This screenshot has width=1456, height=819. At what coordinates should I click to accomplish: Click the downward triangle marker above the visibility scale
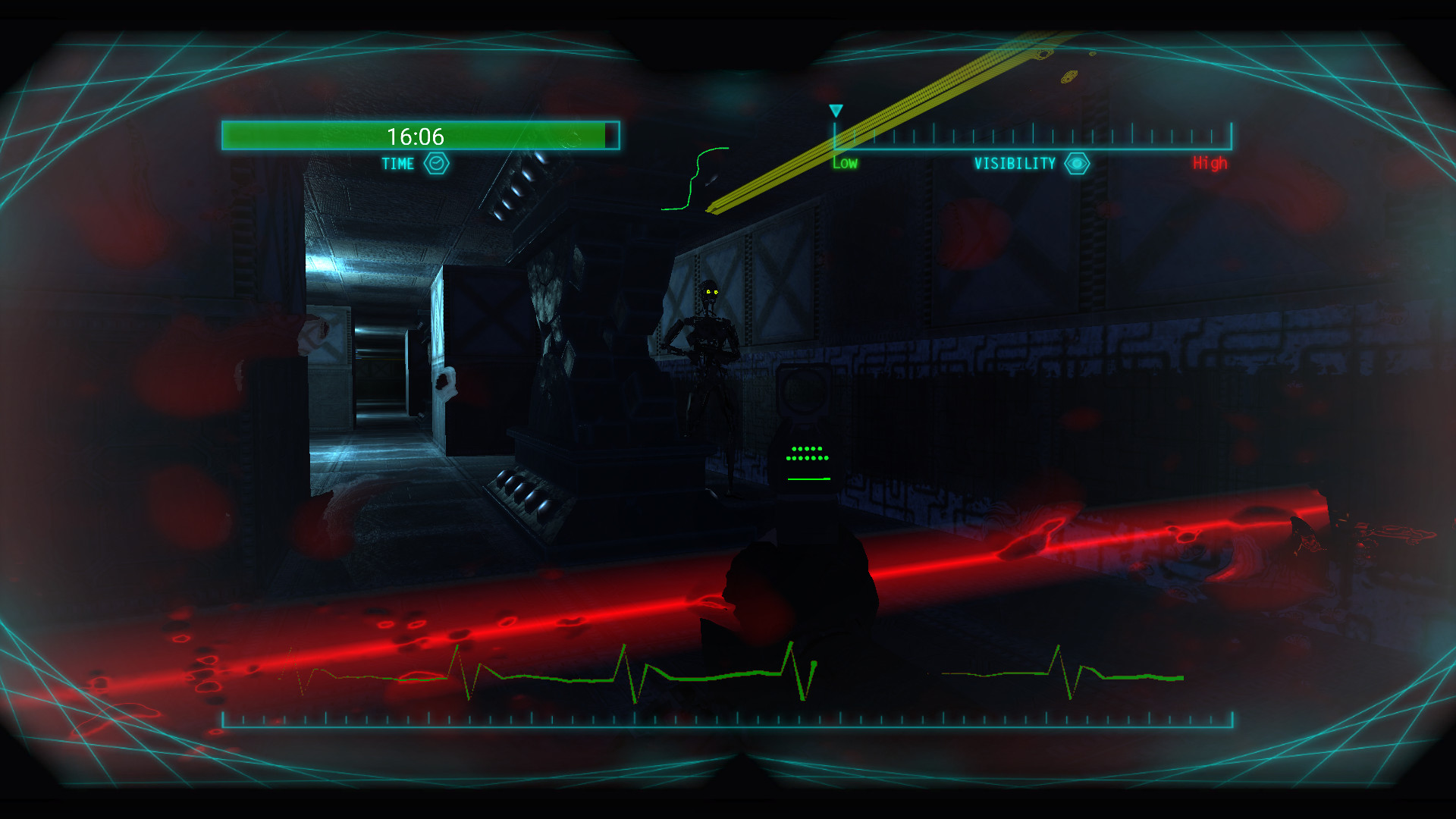837,111
